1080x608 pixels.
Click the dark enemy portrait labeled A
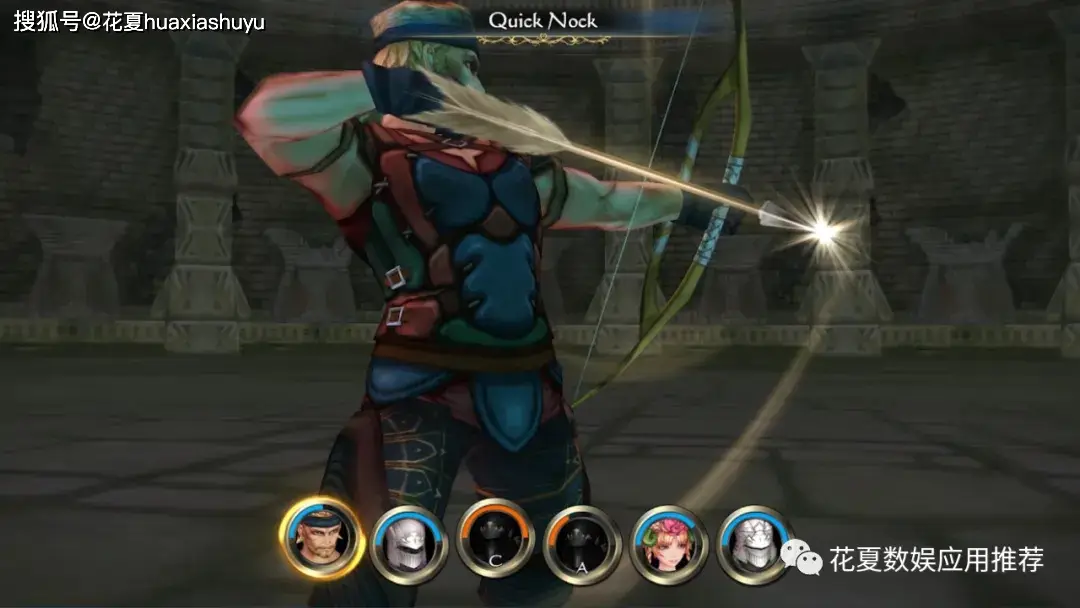(582, 543)
